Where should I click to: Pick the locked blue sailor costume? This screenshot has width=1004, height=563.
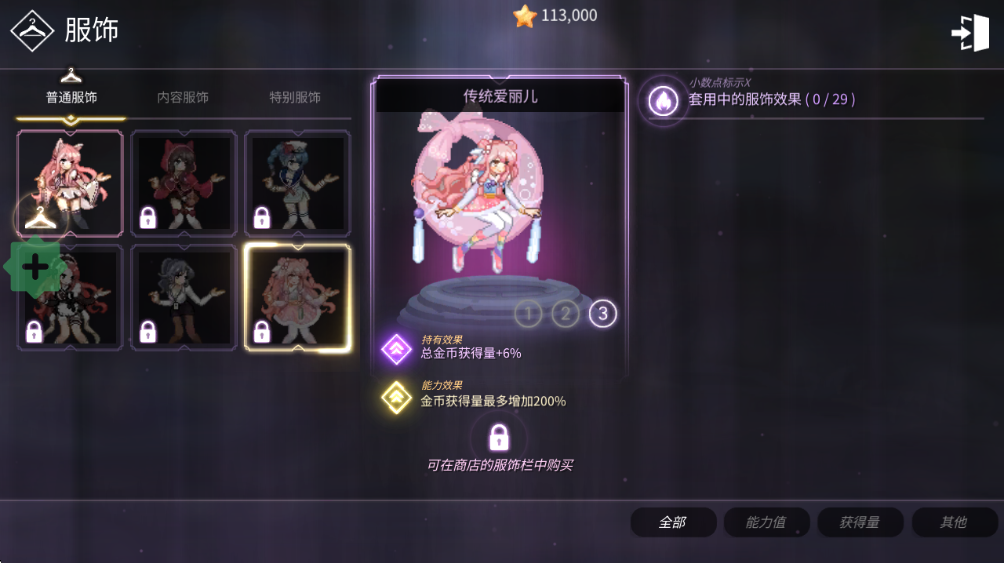pyautogui.click(x=298, y=182)
